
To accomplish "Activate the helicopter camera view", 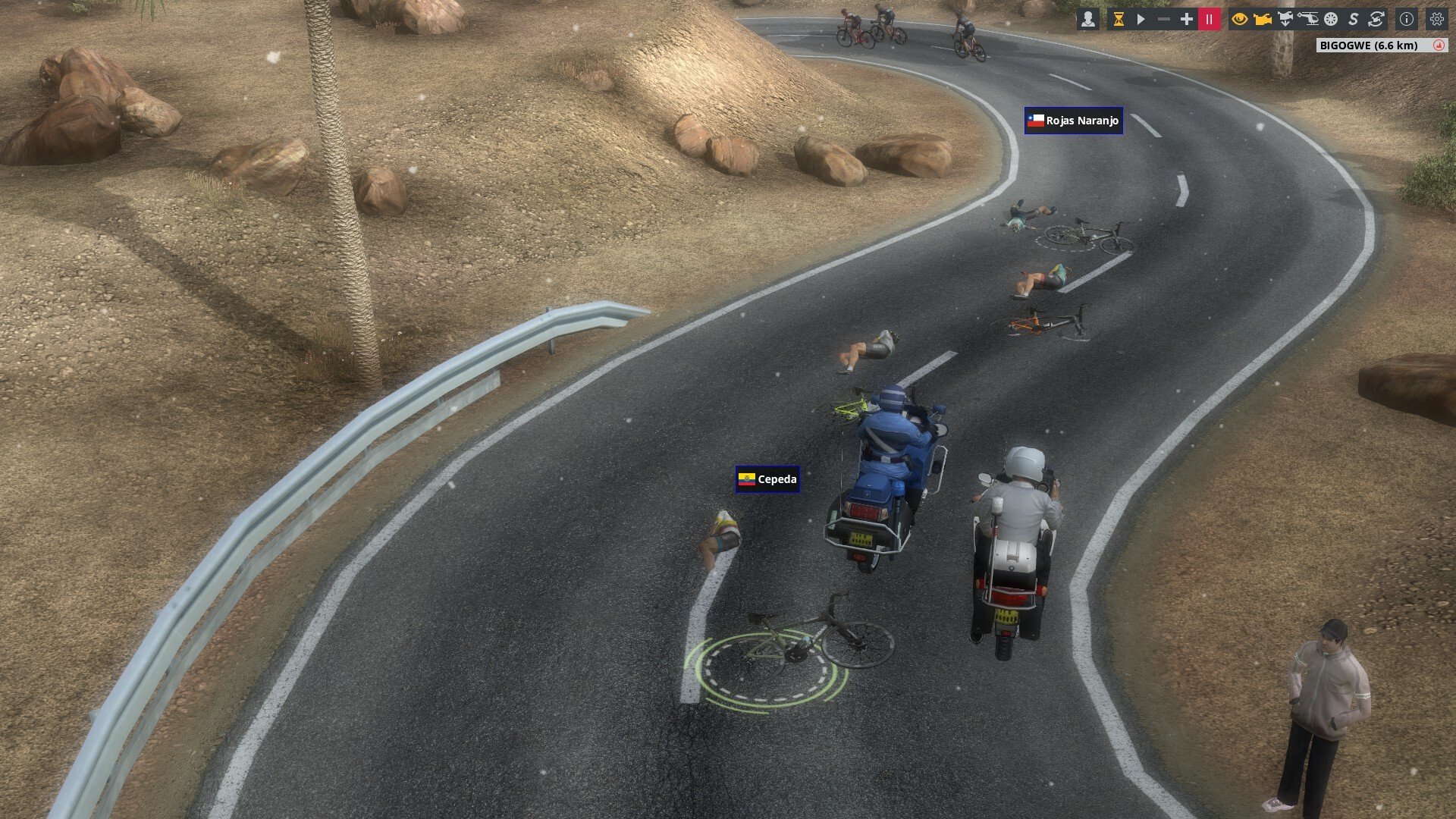I will [x=1308, y=20].
